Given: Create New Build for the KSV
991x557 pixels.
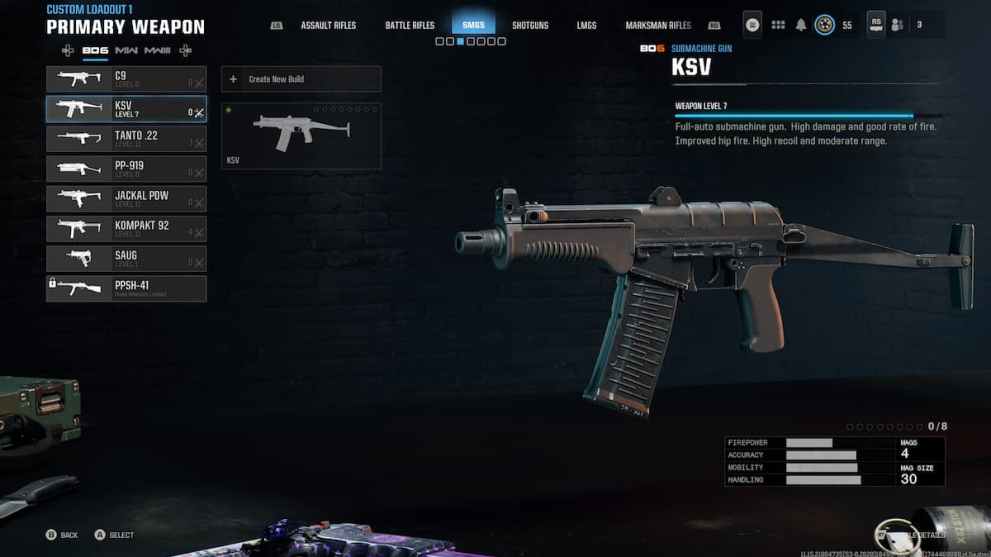Looking at the screenshot, I should click(301, 79).
